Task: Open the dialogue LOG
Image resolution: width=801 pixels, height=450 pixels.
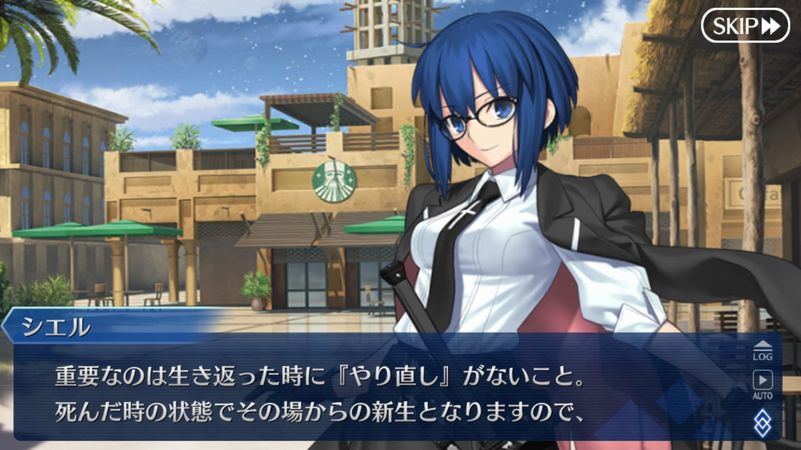Action: 763,350
